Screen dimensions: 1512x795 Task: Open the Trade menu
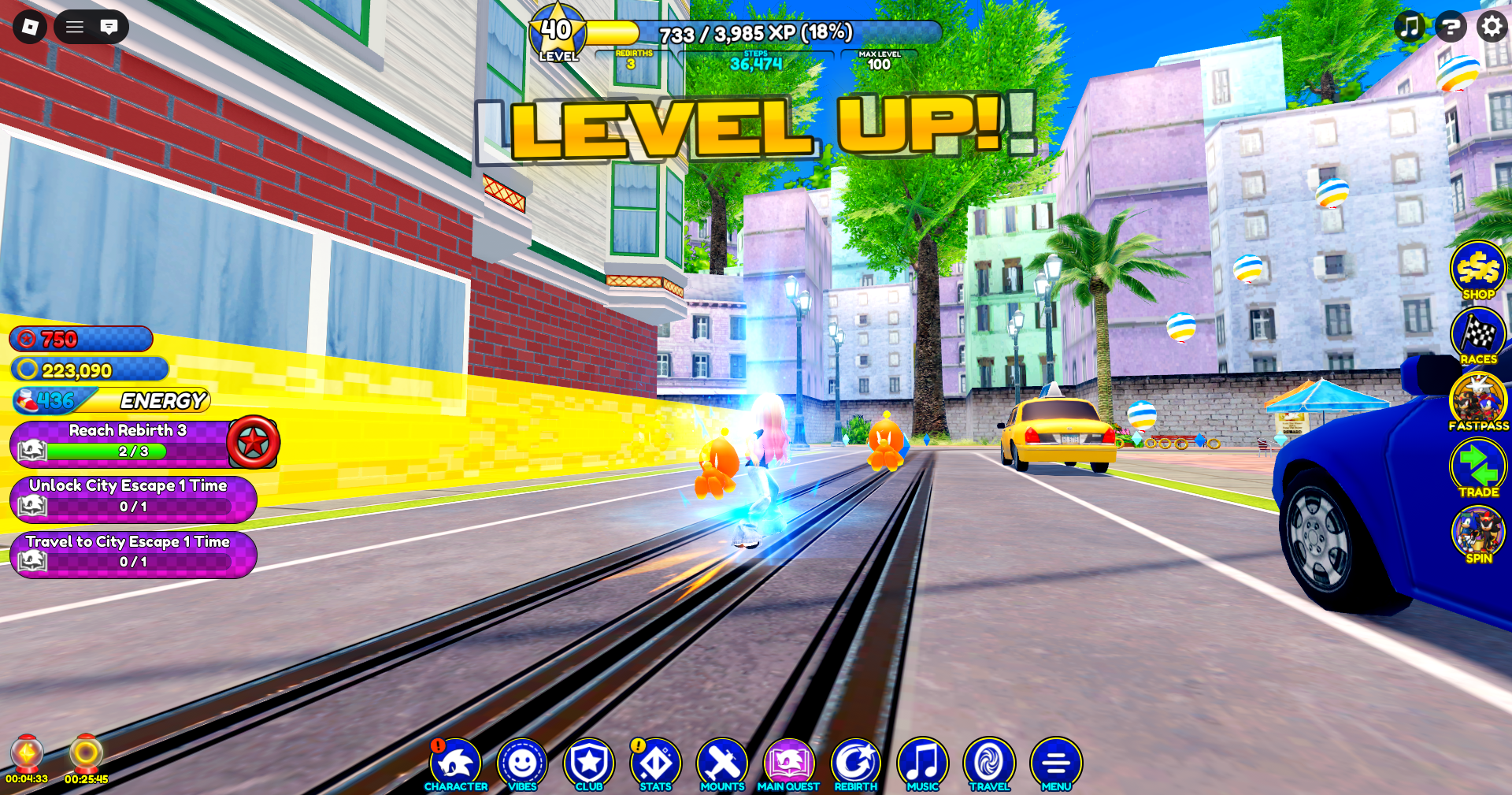1478,468
